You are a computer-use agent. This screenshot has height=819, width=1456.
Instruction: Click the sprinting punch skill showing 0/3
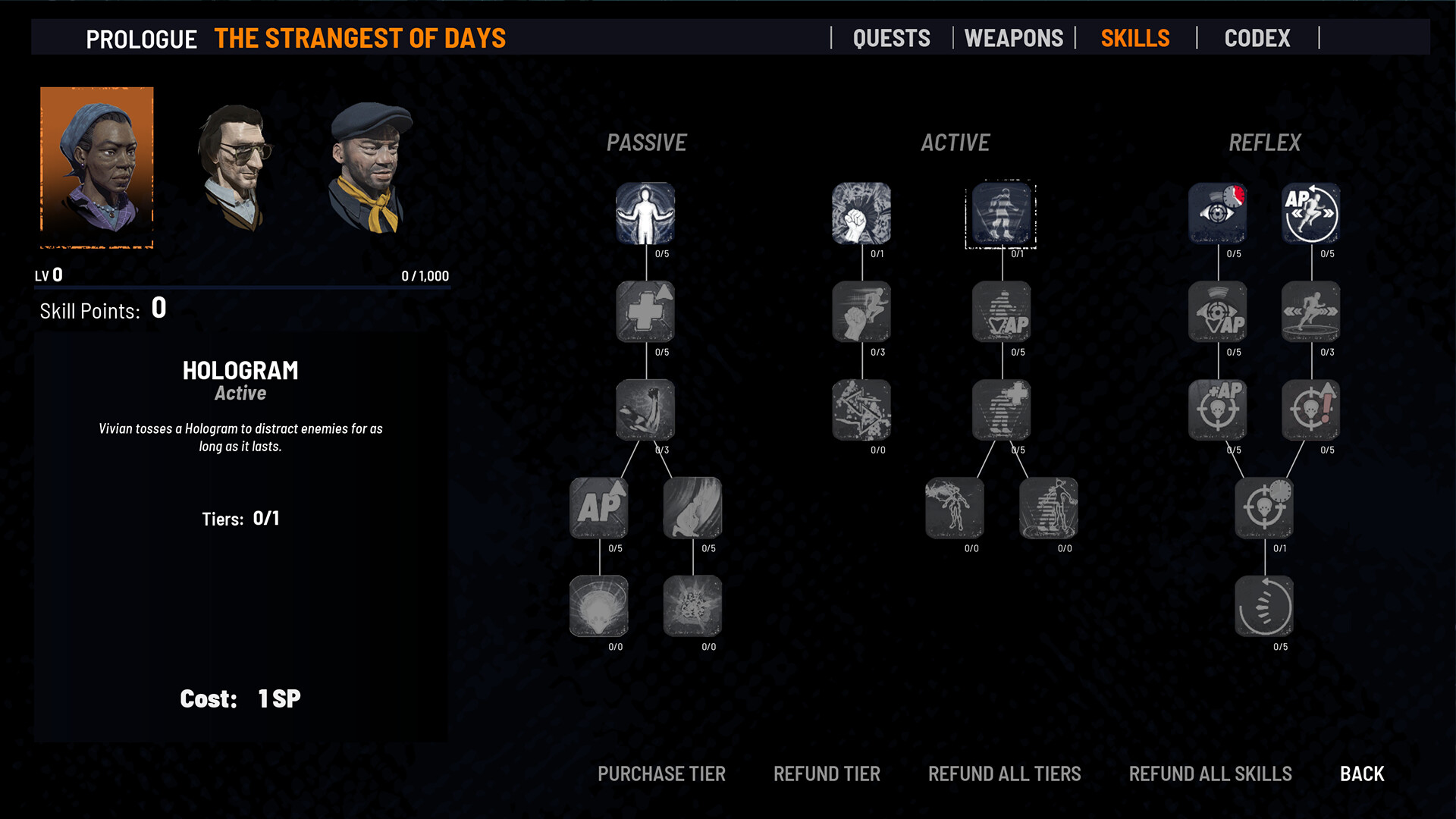click(861, 312)
